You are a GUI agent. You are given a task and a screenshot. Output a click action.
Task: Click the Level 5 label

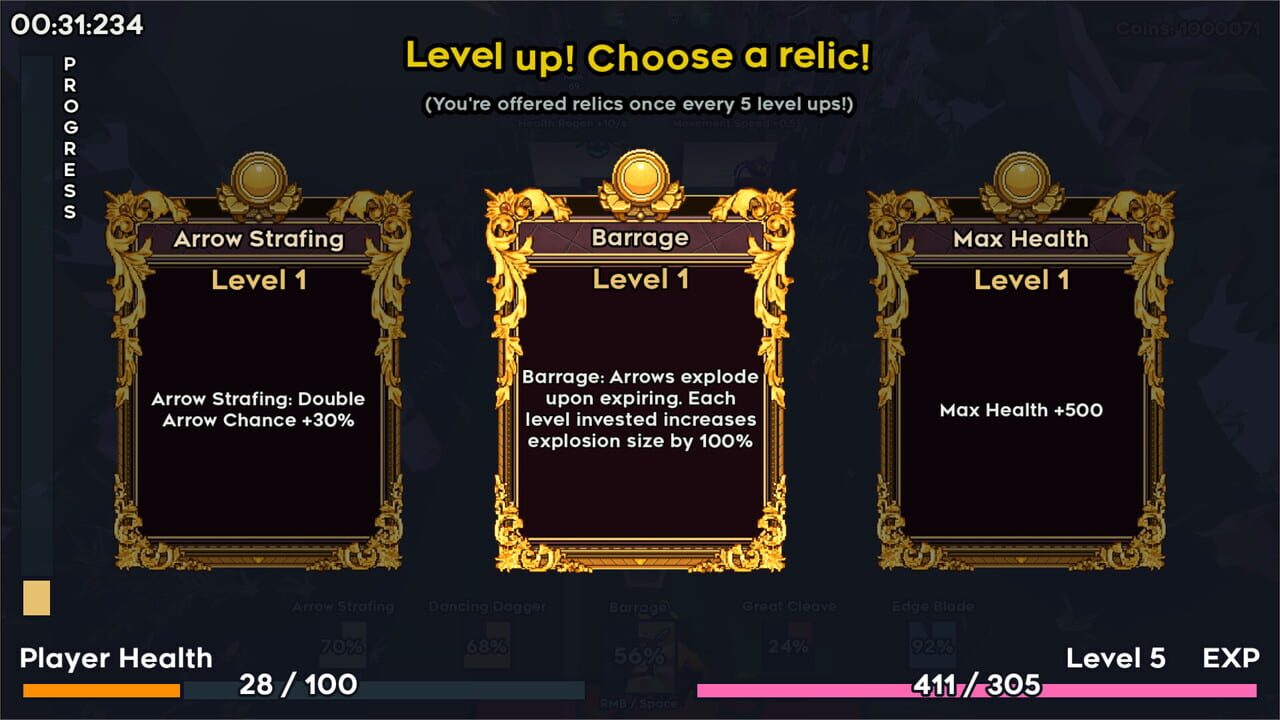point(1117,658)
